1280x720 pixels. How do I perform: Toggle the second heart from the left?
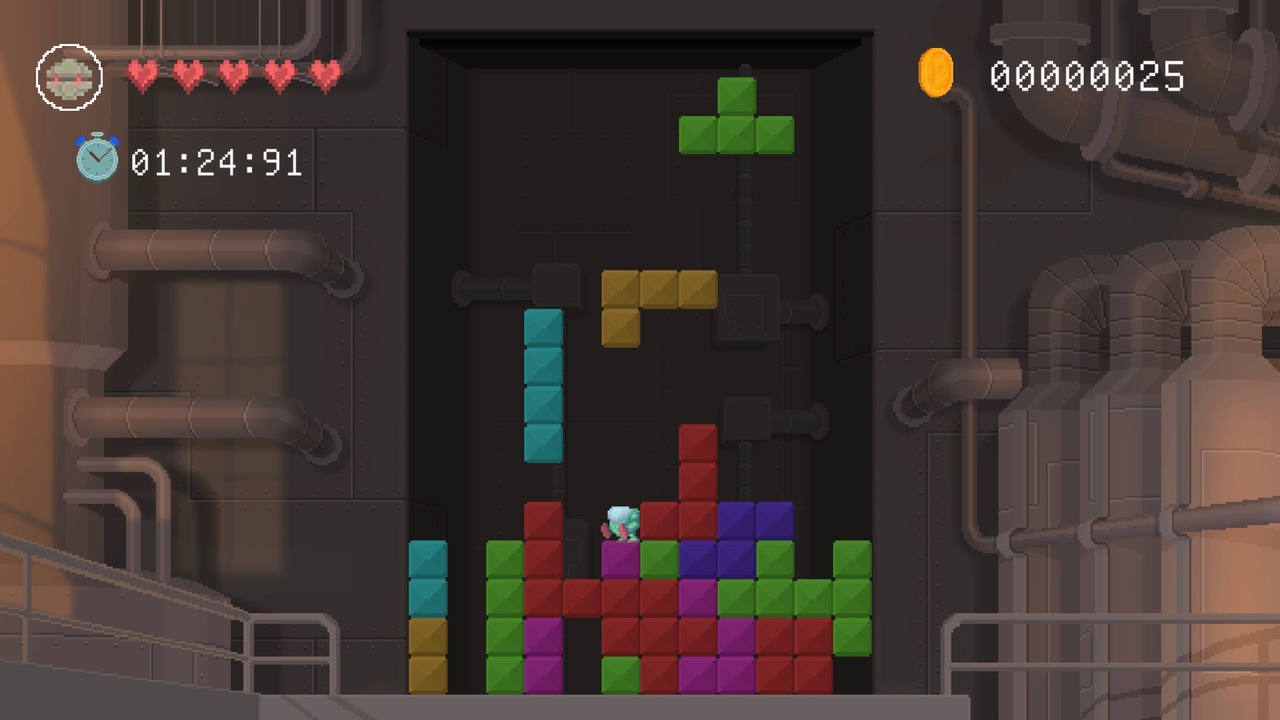pos(188,74)
